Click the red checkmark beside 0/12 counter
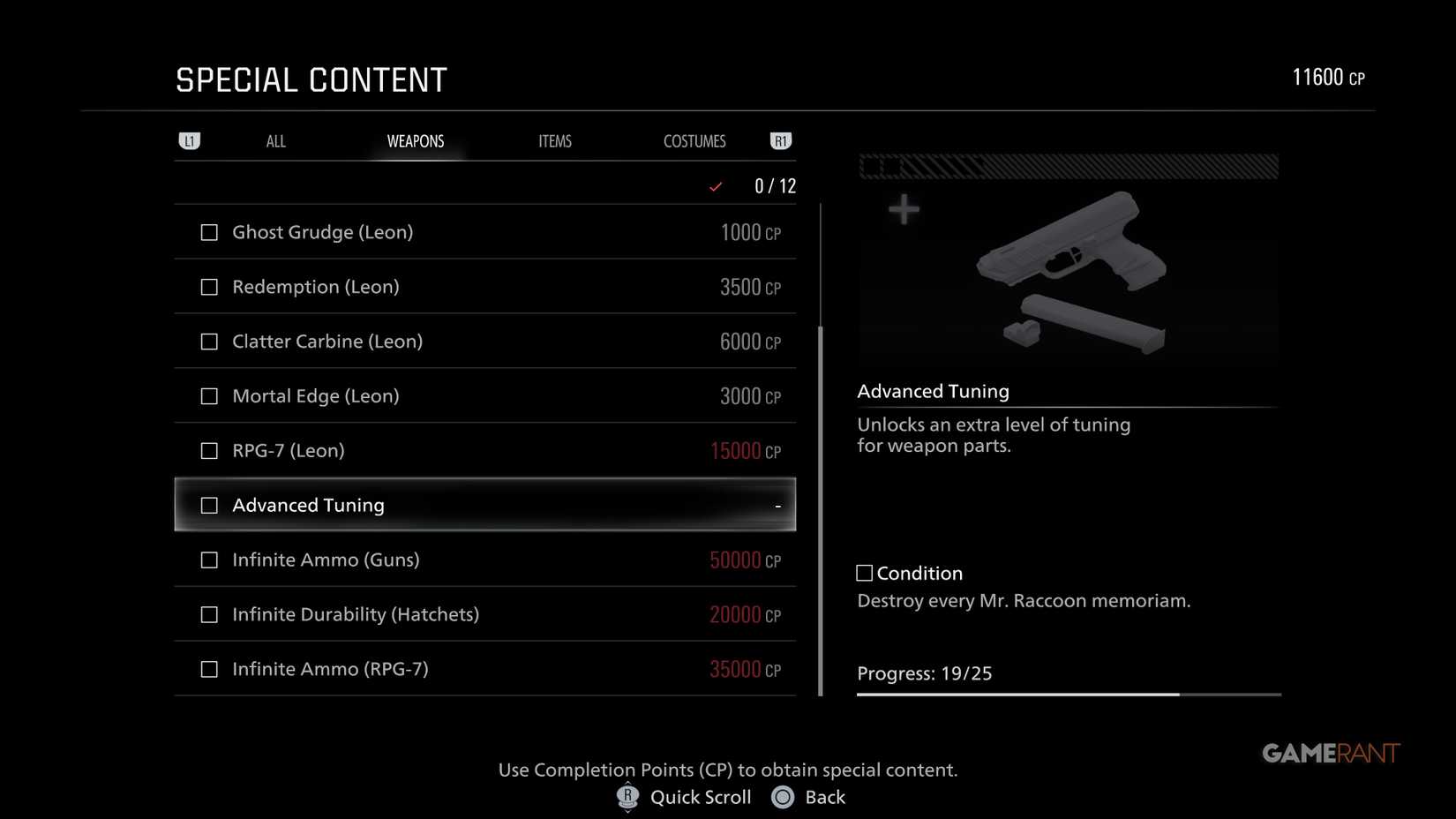This screenshot has width=1456, height=819. tap(716, 186)
